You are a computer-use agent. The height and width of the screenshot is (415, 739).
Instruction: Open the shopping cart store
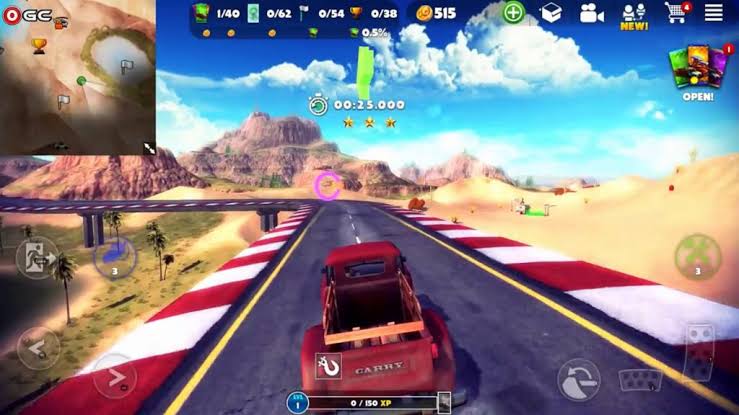point(675,13)
